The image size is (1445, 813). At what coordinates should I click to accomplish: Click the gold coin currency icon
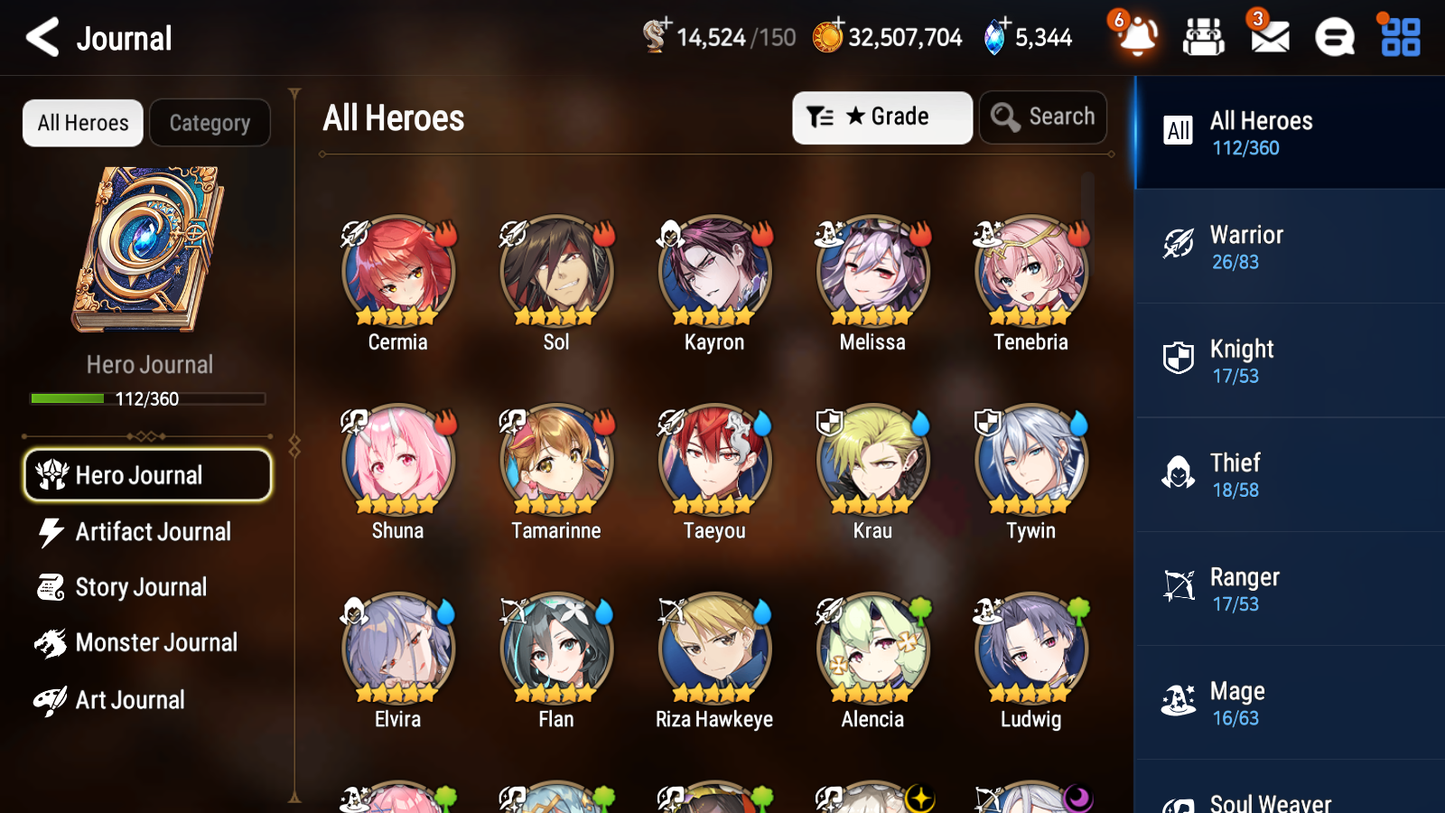coord(828,35)
